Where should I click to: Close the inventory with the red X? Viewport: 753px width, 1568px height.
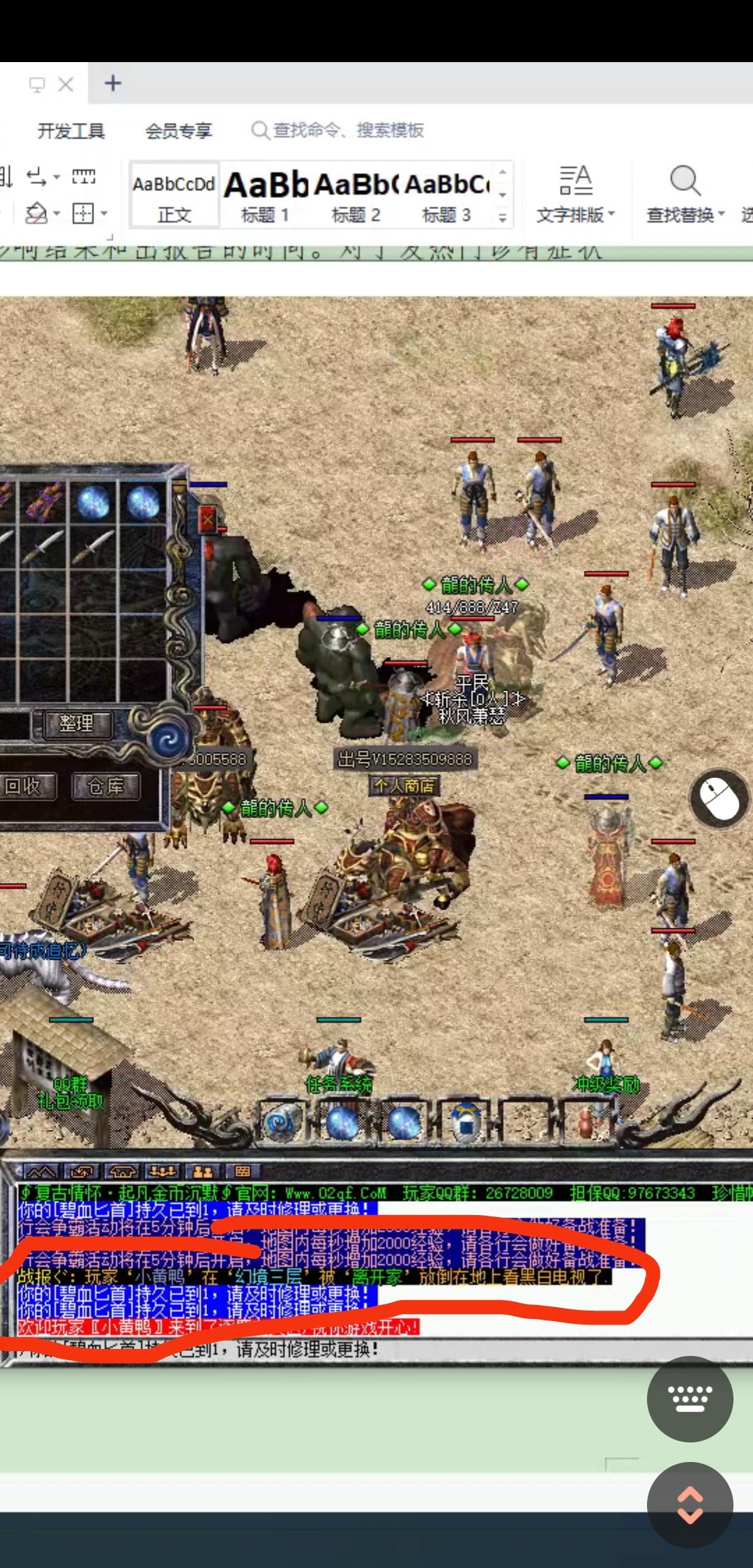click(208, 520)
